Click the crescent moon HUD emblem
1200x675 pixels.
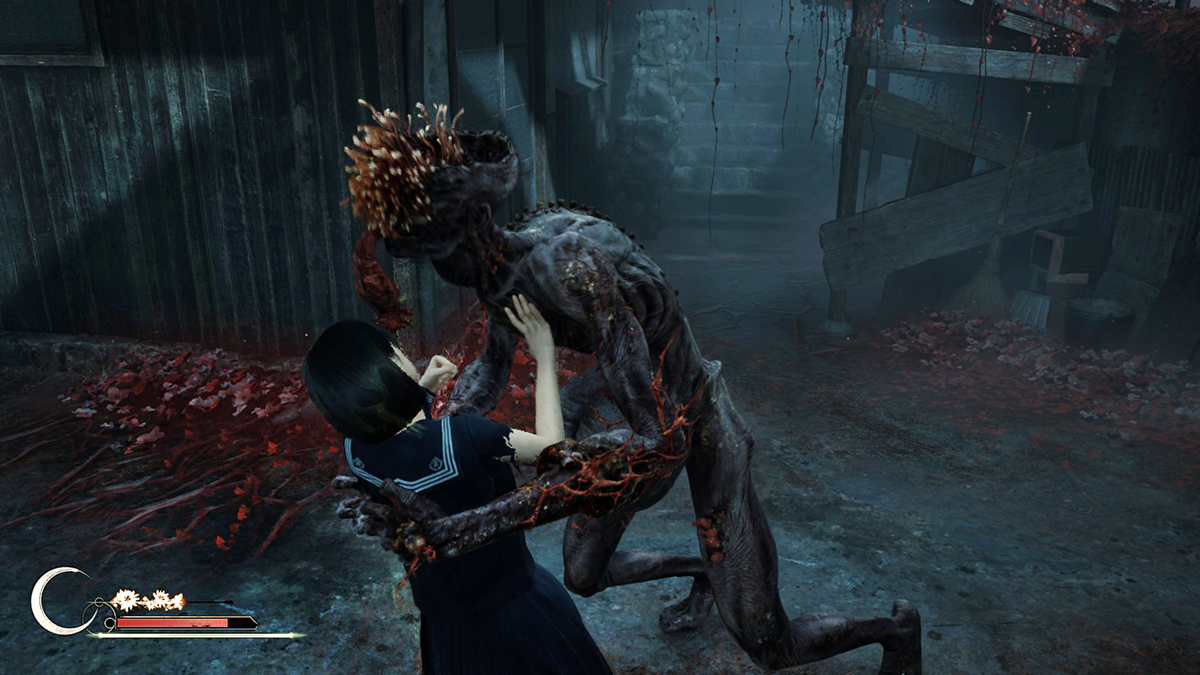pyautogui.click(x=50, y=601)
